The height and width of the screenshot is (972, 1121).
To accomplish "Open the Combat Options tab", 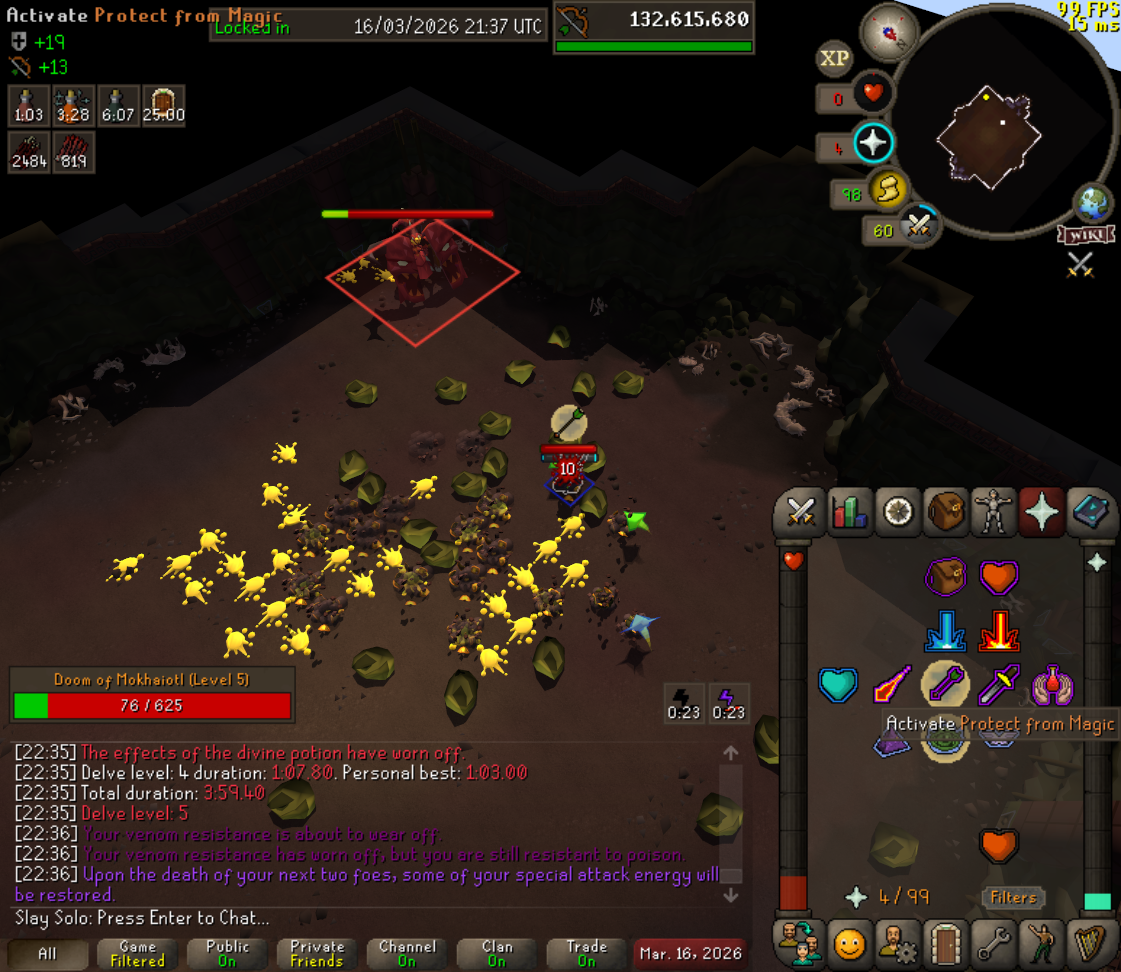I will [800, 513].
